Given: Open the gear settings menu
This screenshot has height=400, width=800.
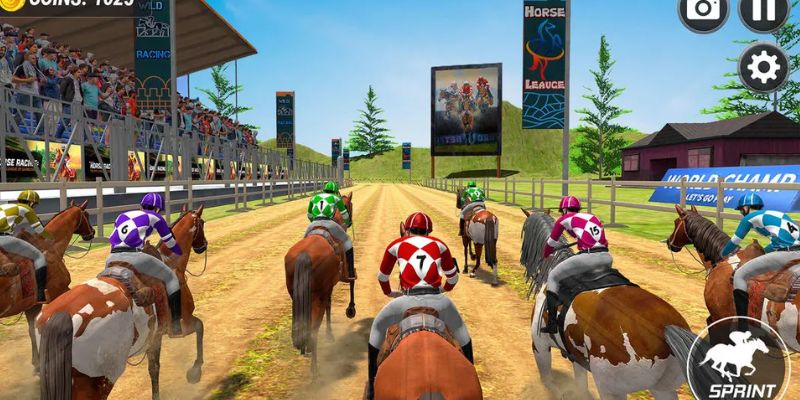Looking at the screenshot, I should 764,67.
